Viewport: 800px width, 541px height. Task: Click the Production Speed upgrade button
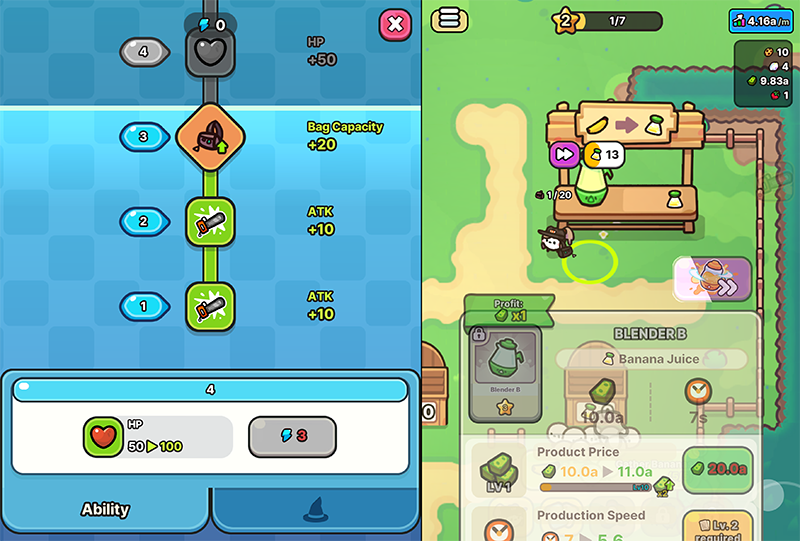(x=717, y=525)
